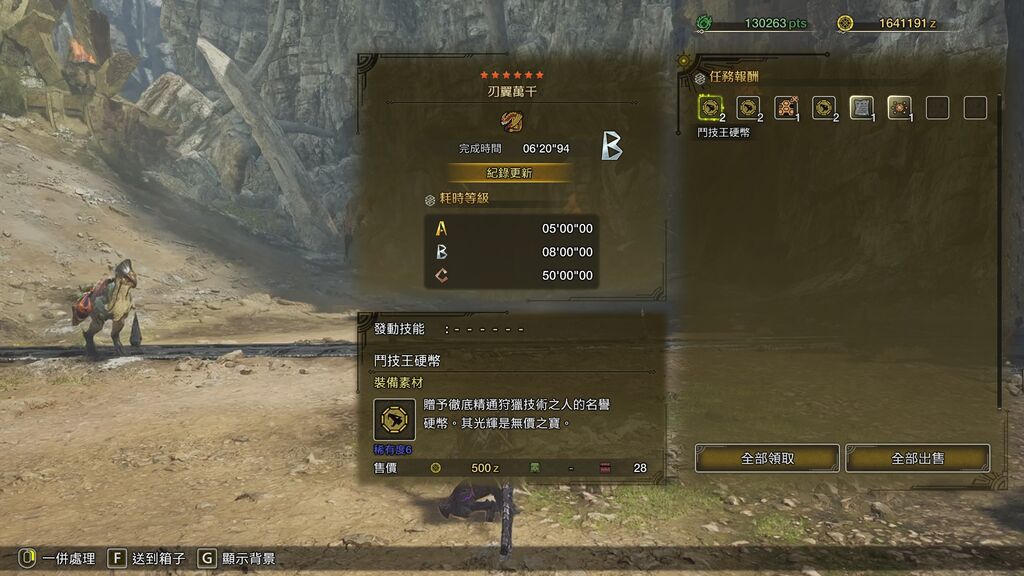The image size is (1024, 576).
Task: Select the grey paper ticket reward slot
Action: pos(861,107)
